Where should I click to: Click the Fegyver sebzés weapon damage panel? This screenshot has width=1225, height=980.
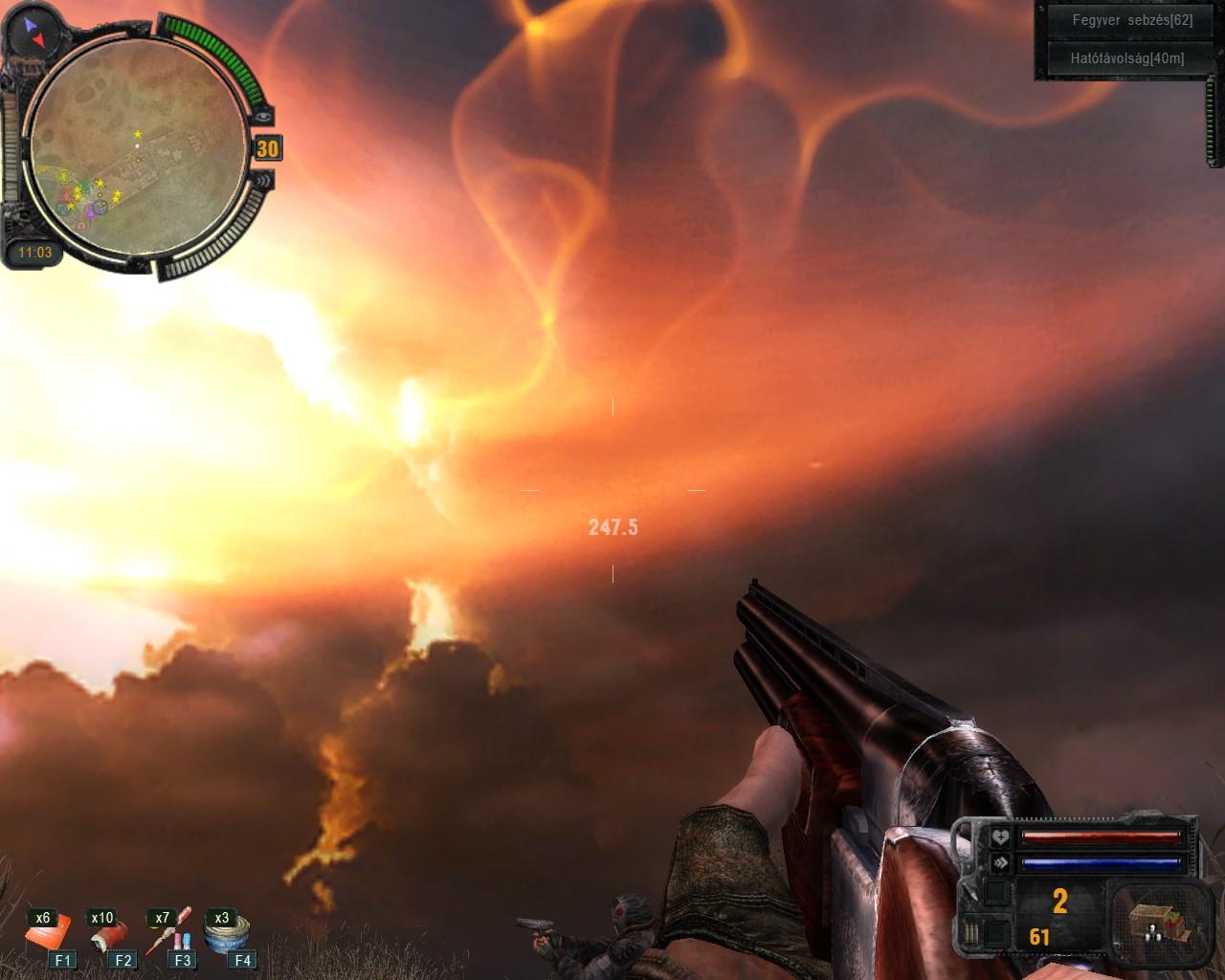click(x=1119, y=20)
